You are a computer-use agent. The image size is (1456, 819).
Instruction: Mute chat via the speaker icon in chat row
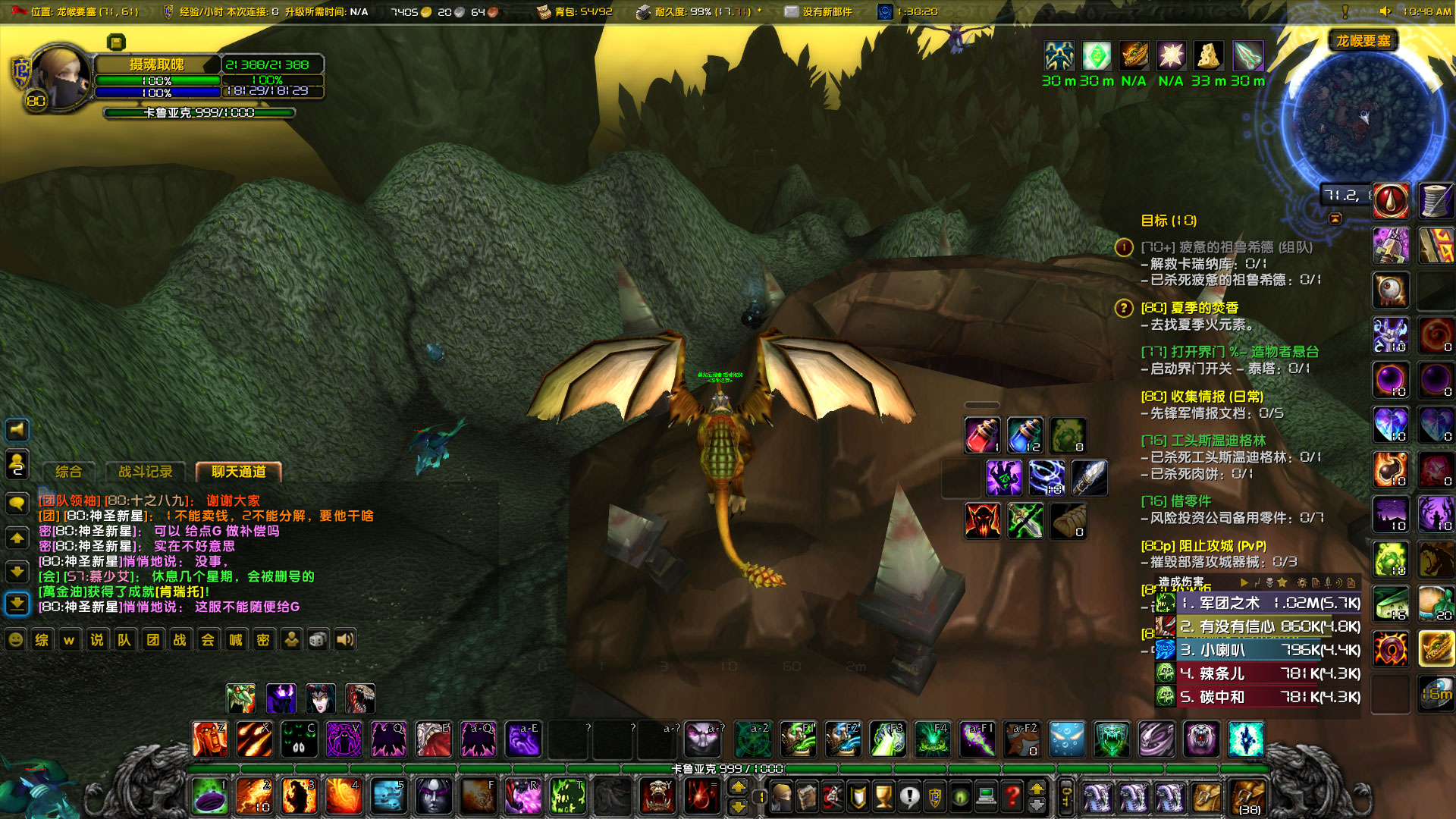[346, 639]
